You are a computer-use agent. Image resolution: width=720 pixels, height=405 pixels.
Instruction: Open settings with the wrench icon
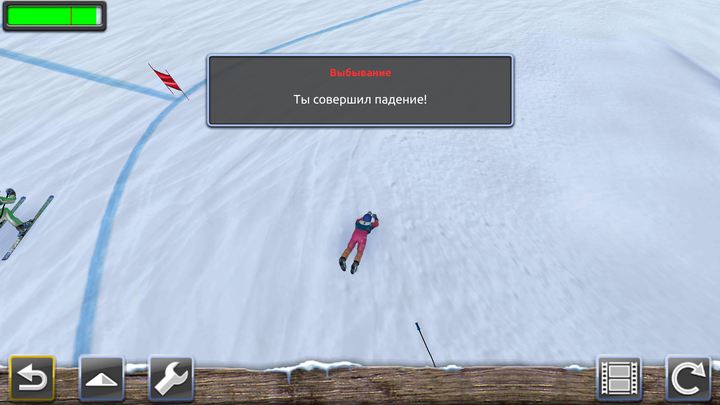pos(170,379)
